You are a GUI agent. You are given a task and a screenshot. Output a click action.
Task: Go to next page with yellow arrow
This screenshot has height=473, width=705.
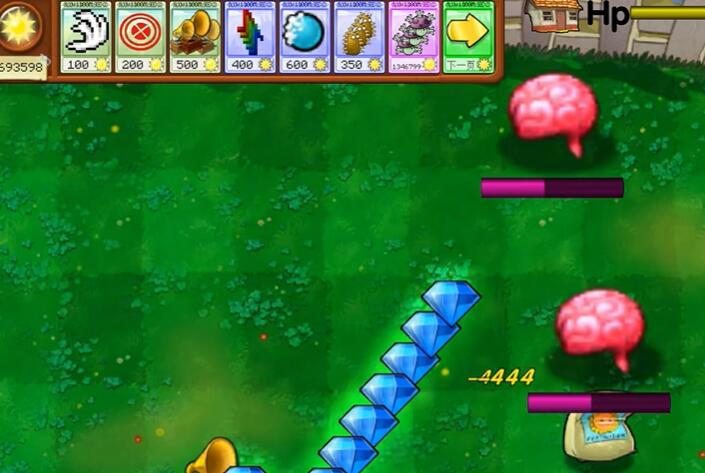(x=467, y=36)
